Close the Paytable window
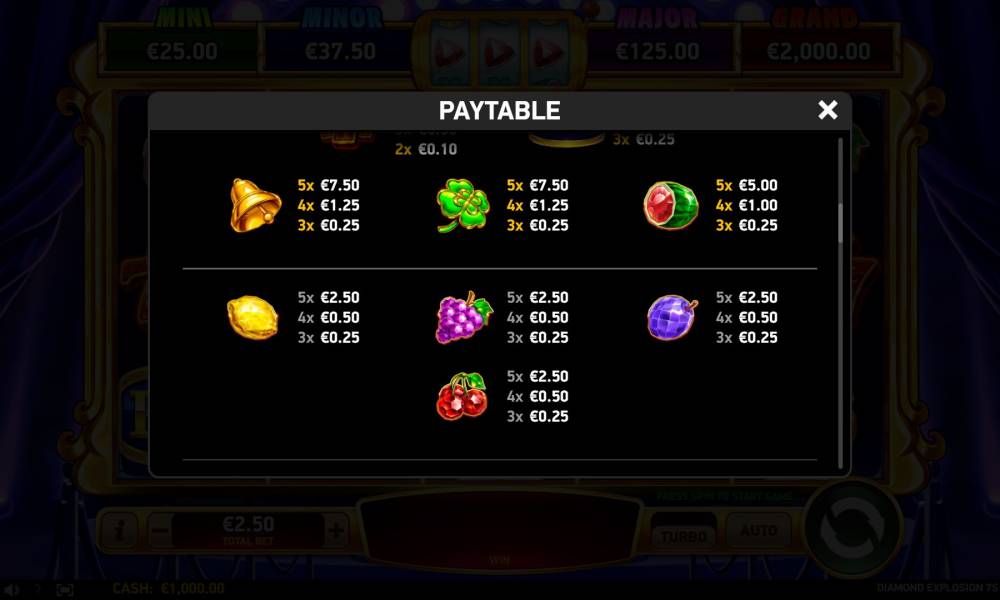This screenshot has width=1000, height=600. point(827,110)
